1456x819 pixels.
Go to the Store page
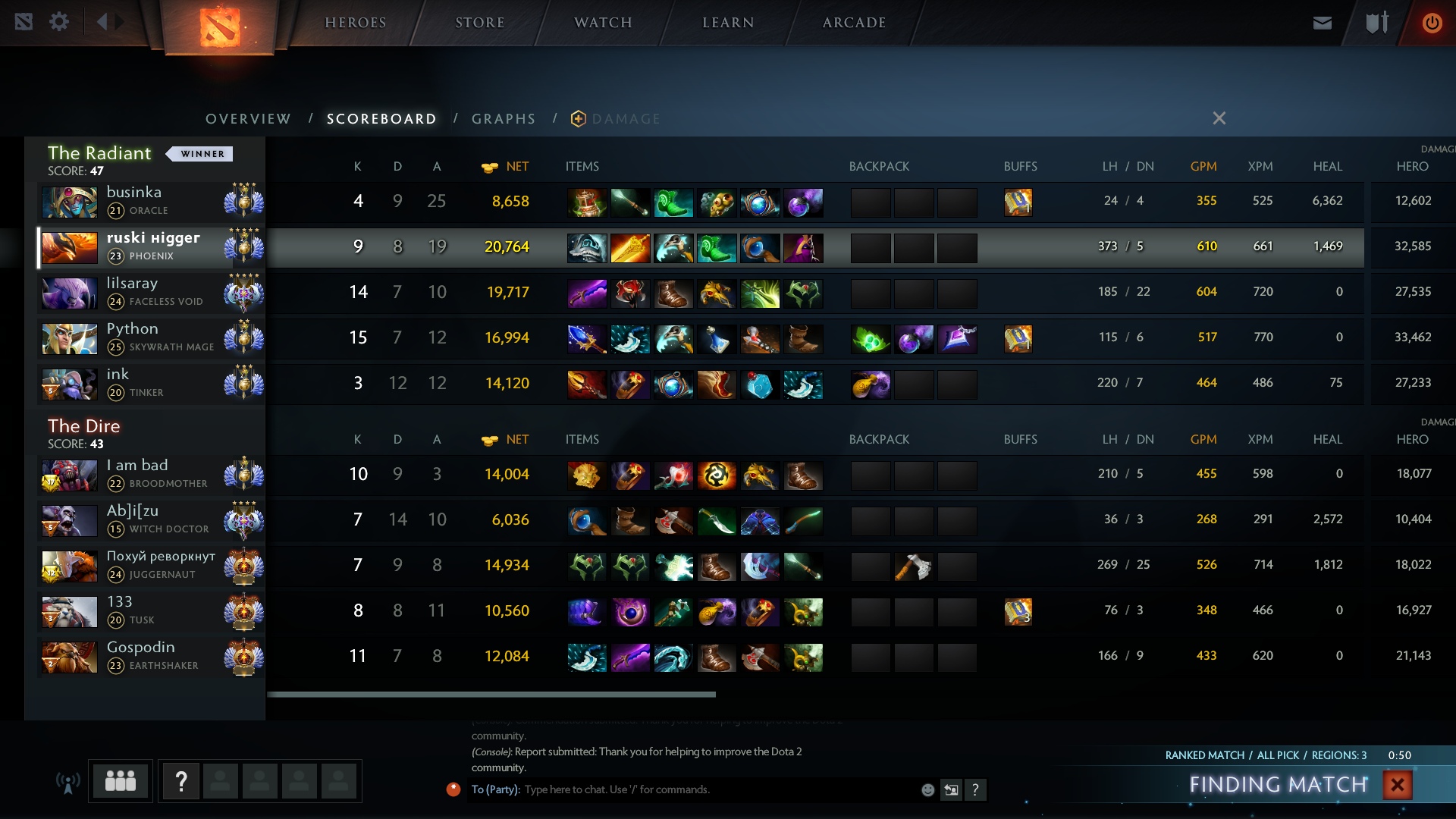(x=479, y=23)
